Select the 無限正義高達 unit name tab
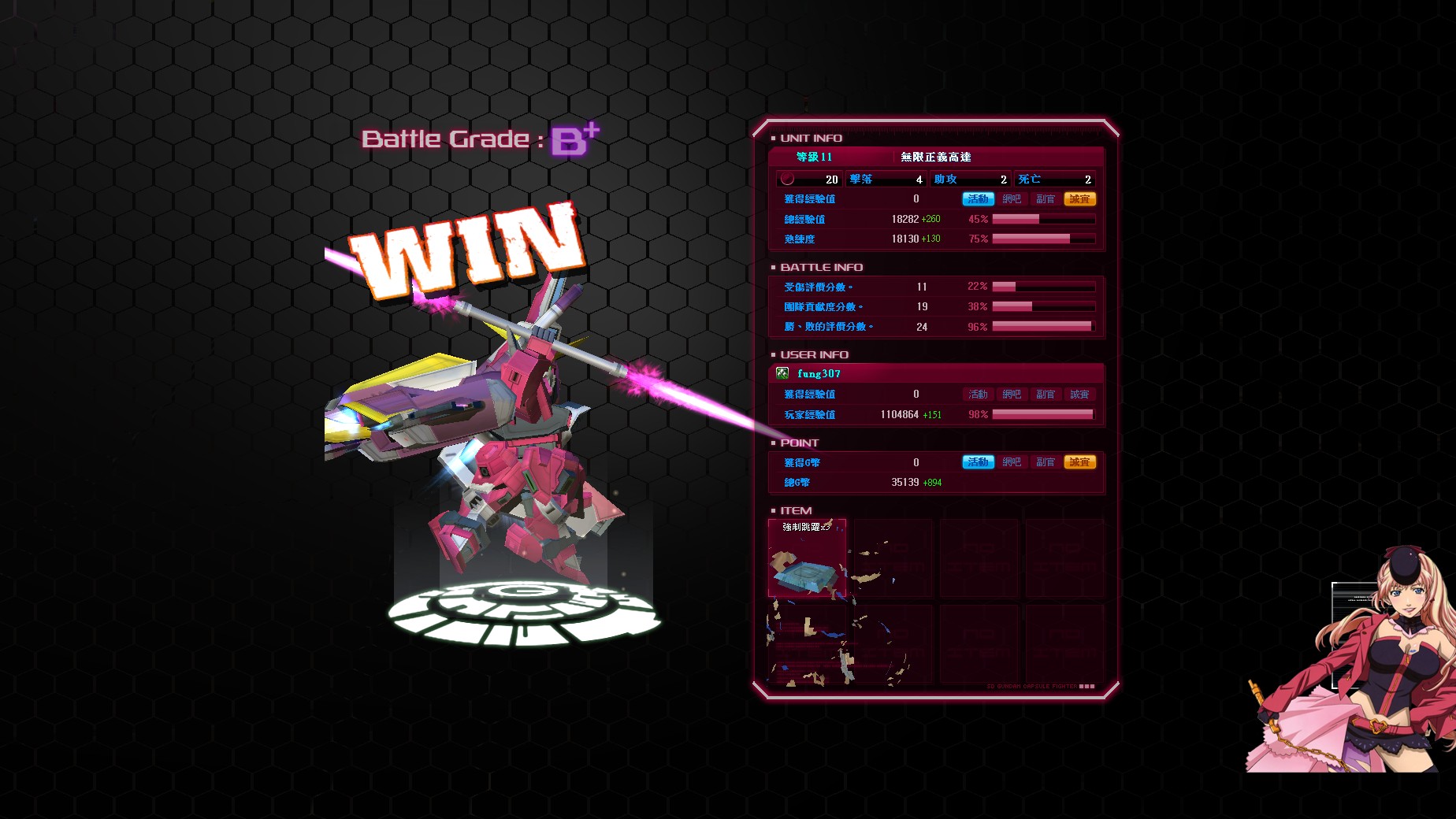The width and height of the screenshot is (1456, 819). pos(935,158)
